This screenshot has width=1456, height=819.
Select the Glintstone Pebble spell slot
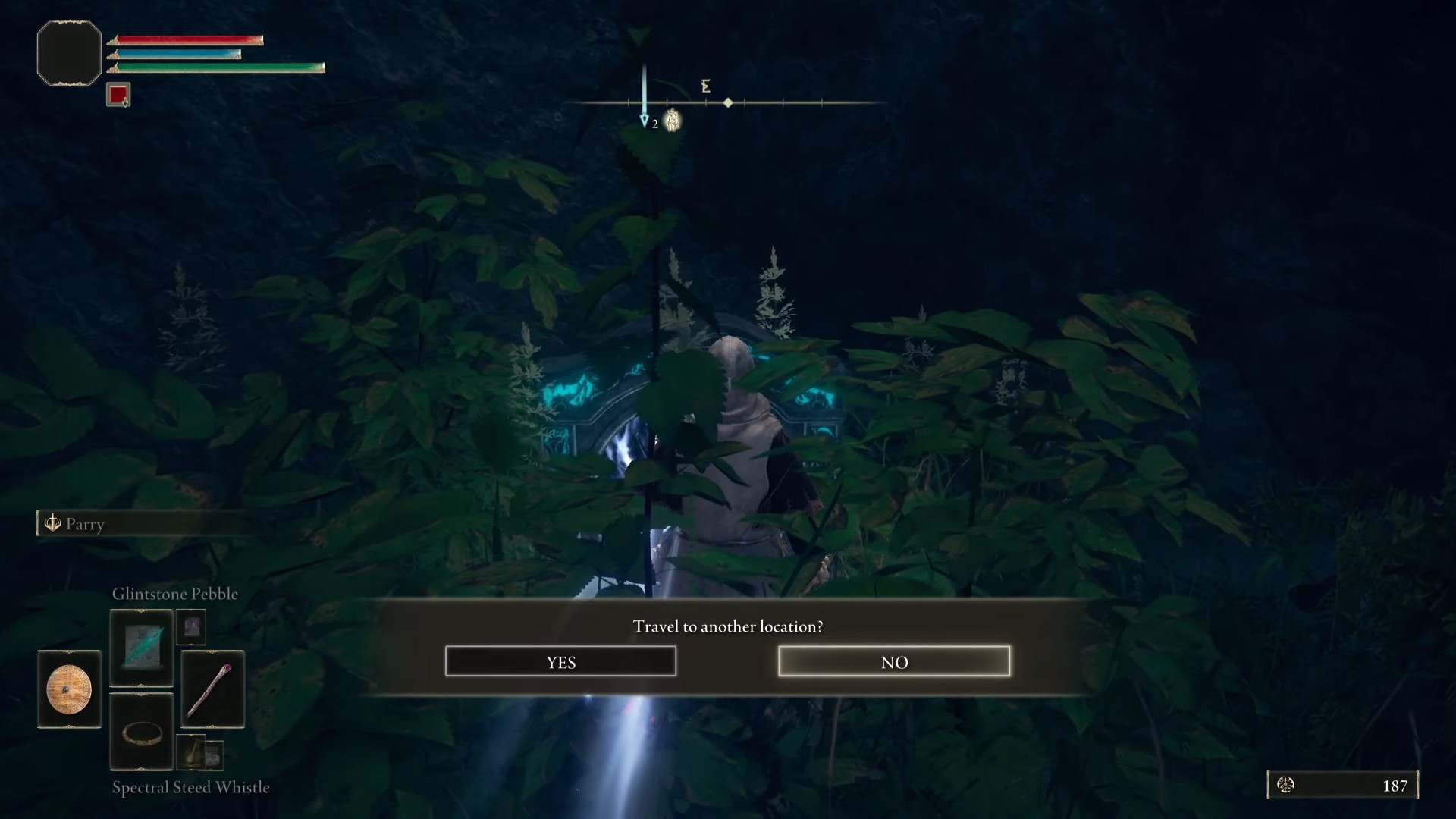pos(142,648)
